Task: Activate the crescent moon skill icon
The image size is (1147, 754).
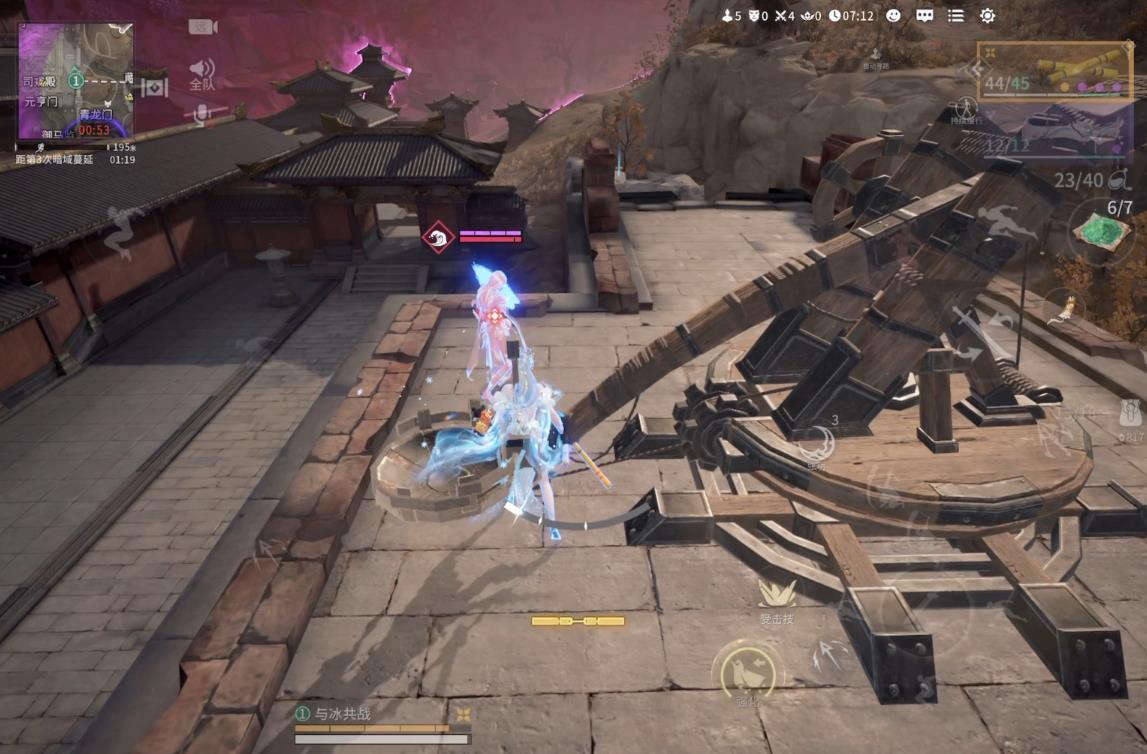Action: point(817,443)
